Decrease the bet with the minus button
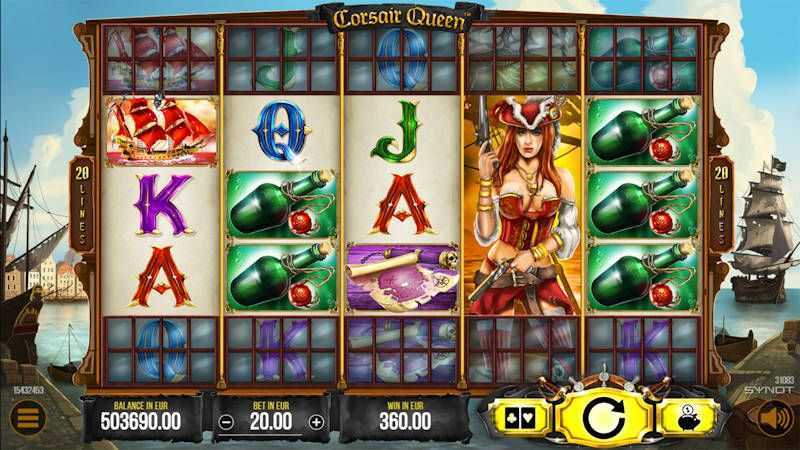800x450 pixels. click(x=227, y=421)
